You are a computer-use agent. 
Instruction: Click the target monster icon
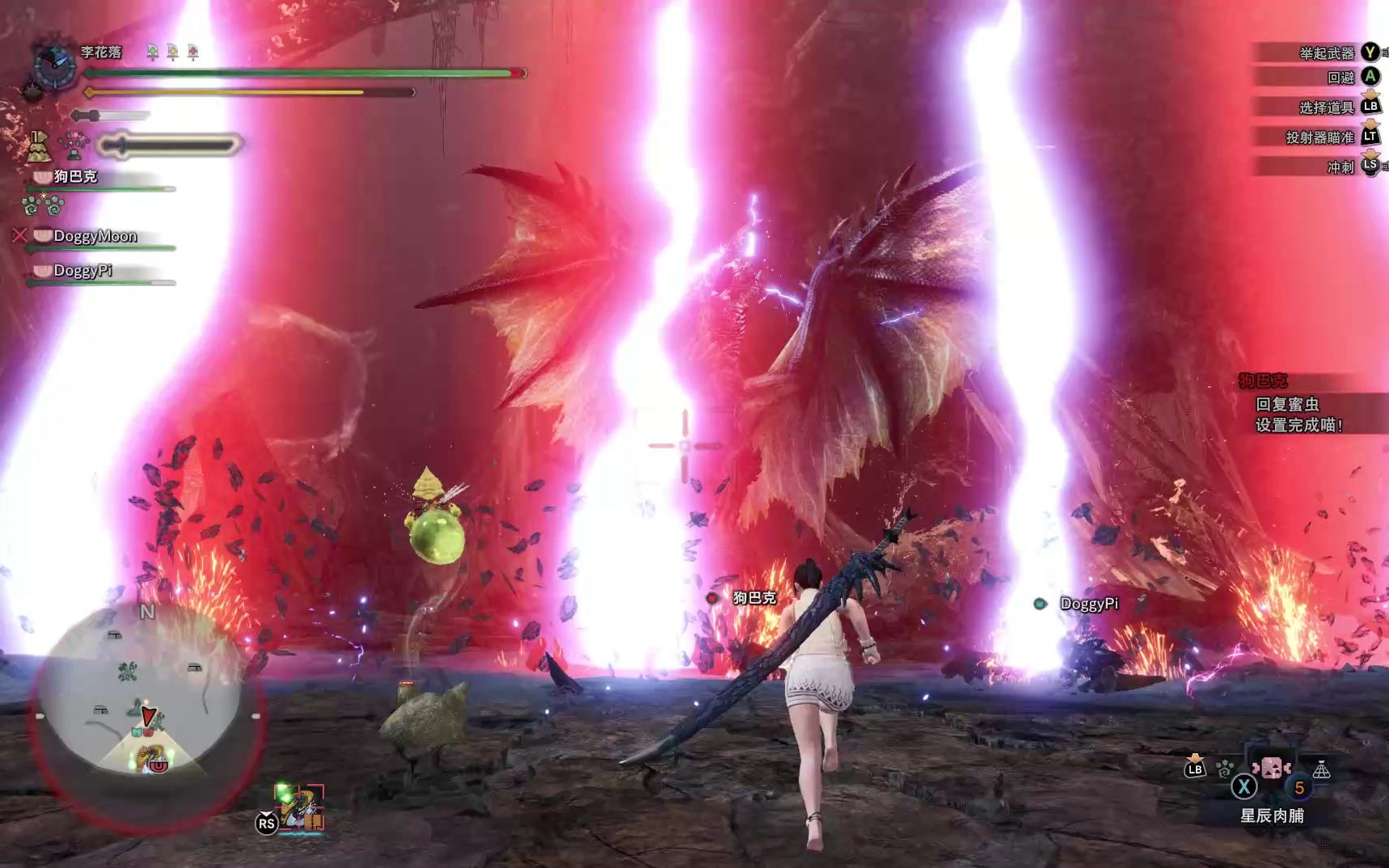click(301, 807)
